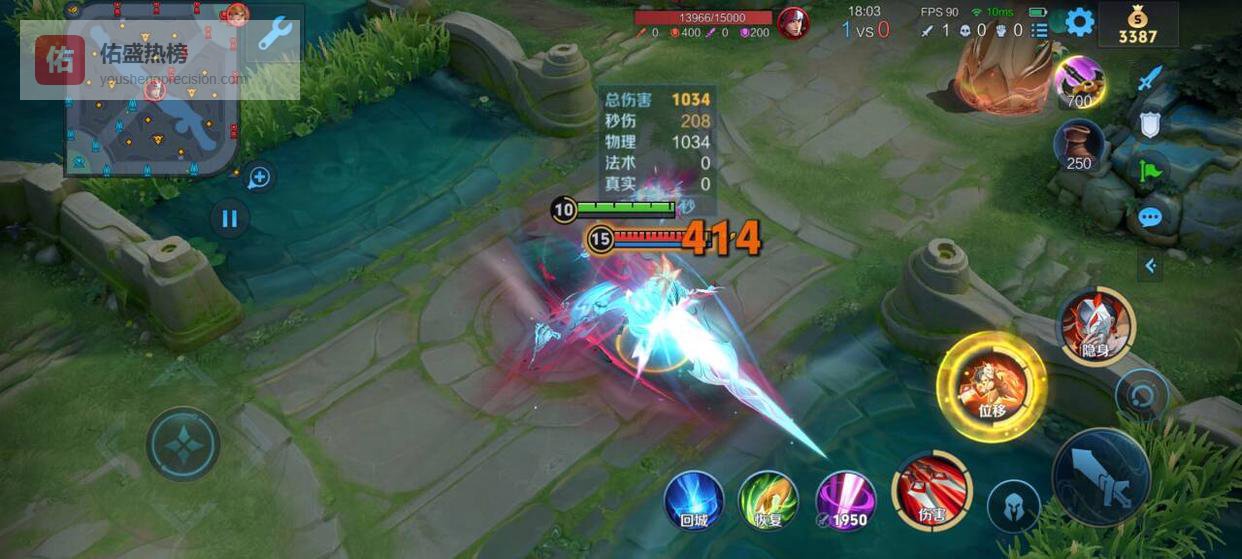The width and height of the screenshot is (1242, 559).
Task: Hit the basic attack sword button
Action: 1101,476
